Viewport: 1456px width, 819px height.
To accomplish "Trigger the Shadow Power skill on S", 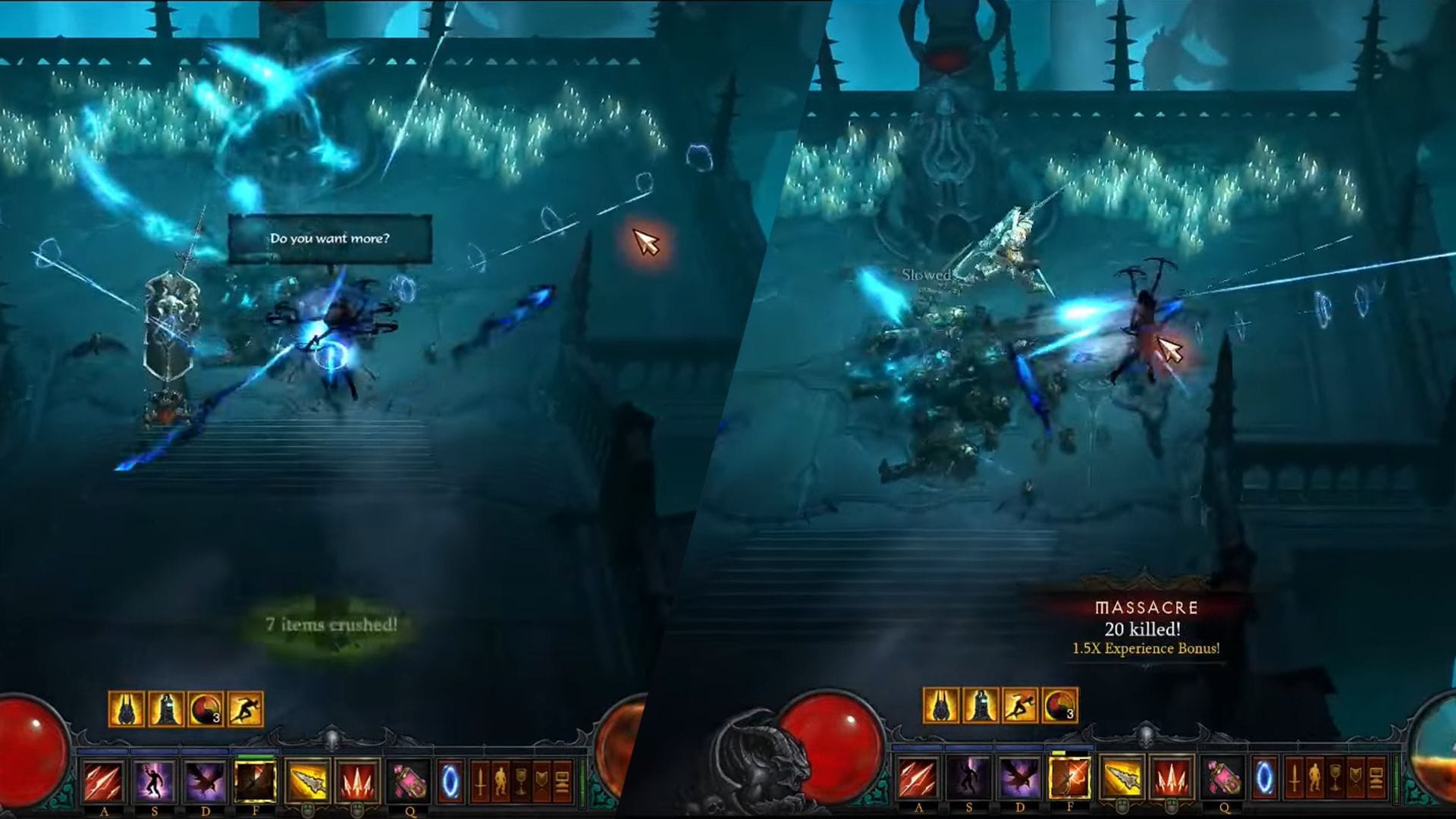I will point(154,781).
